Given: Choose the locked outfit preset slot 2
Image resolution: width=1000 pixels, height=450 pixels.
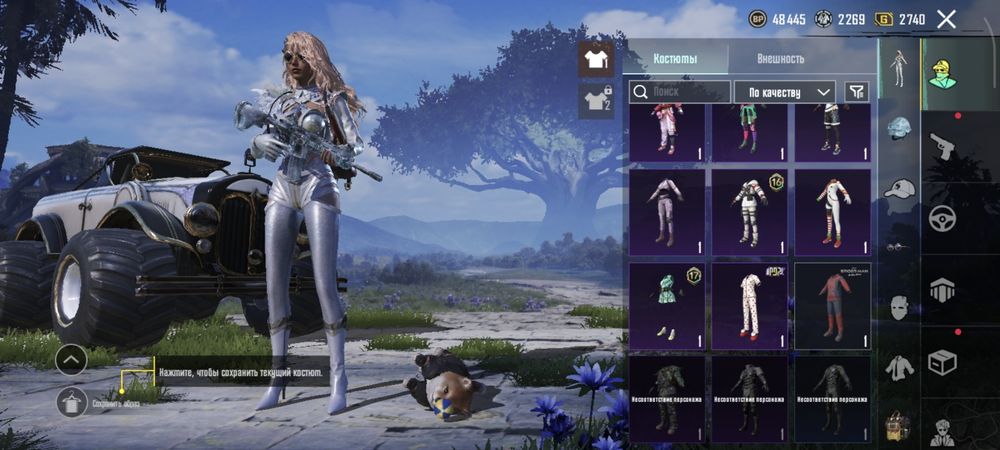Looking at the screenshot, I should pos(596,100).
